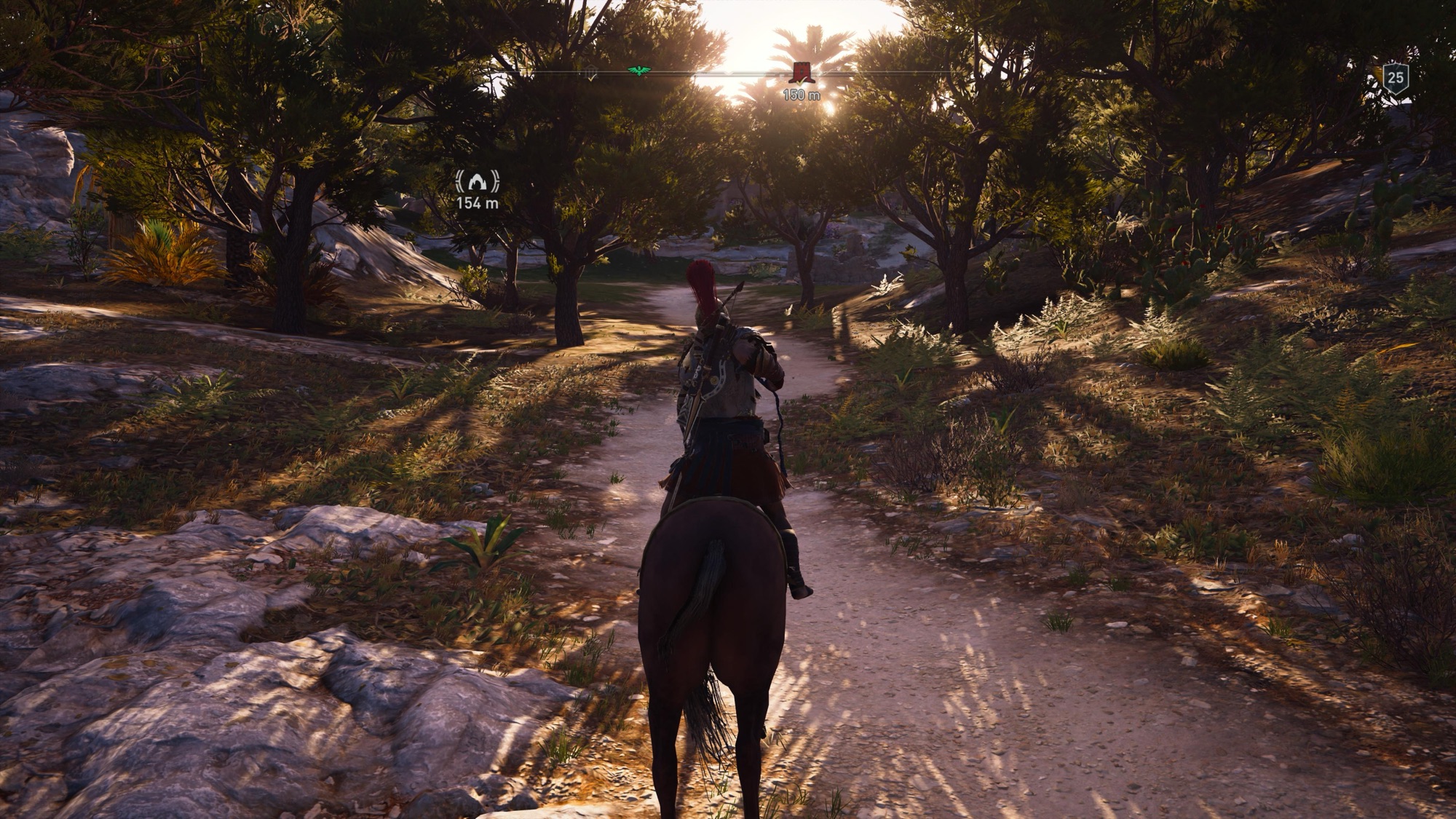Click the cave location marker at 154 m
The width and height of the screenshot is (1456, 819).
click(x=478, y=181)
